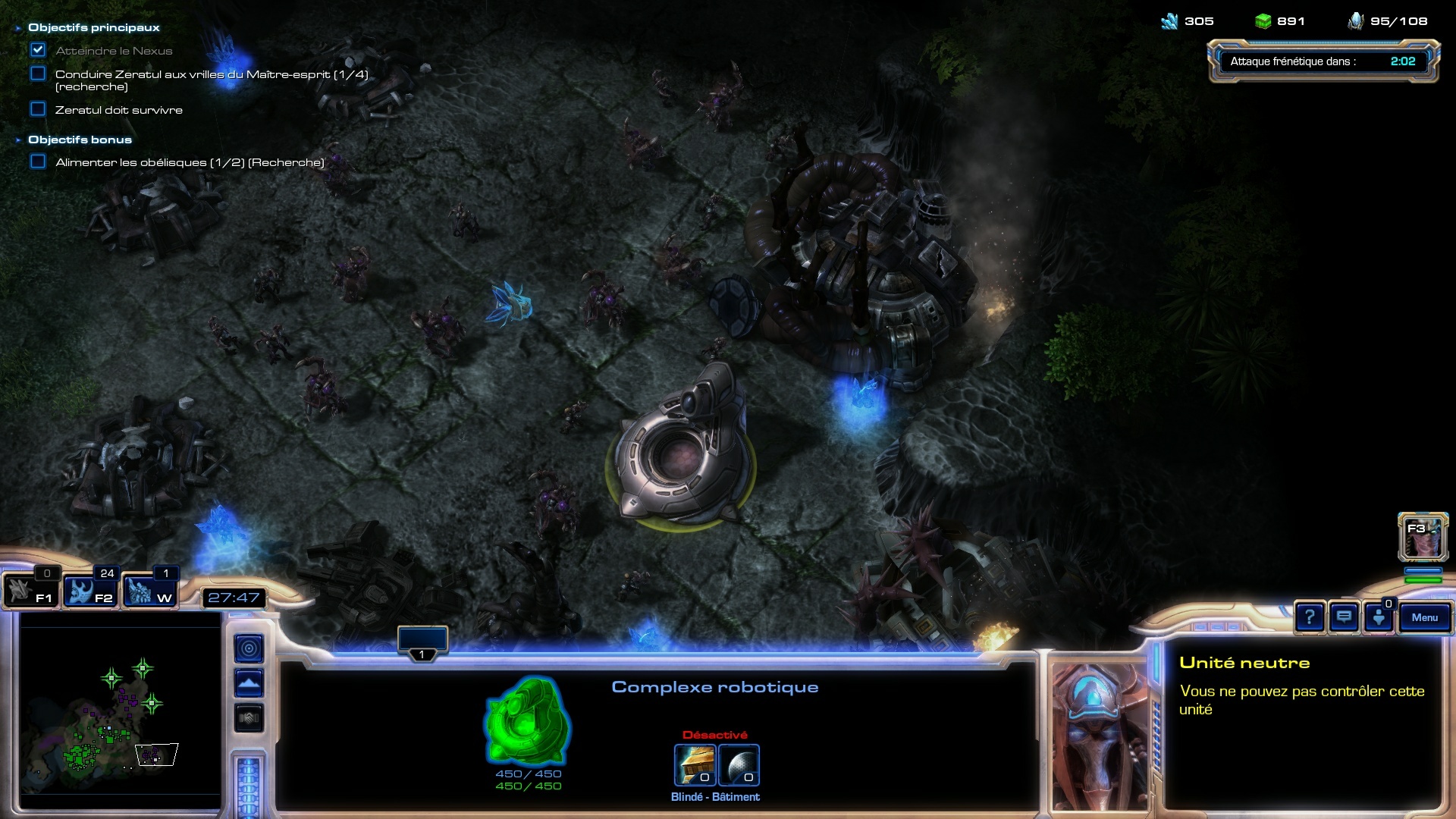The width and height of the screenshot is (1456, 819).
Task: Collapse the Objectifs bonus section
Action: click(x=18, y=140)
